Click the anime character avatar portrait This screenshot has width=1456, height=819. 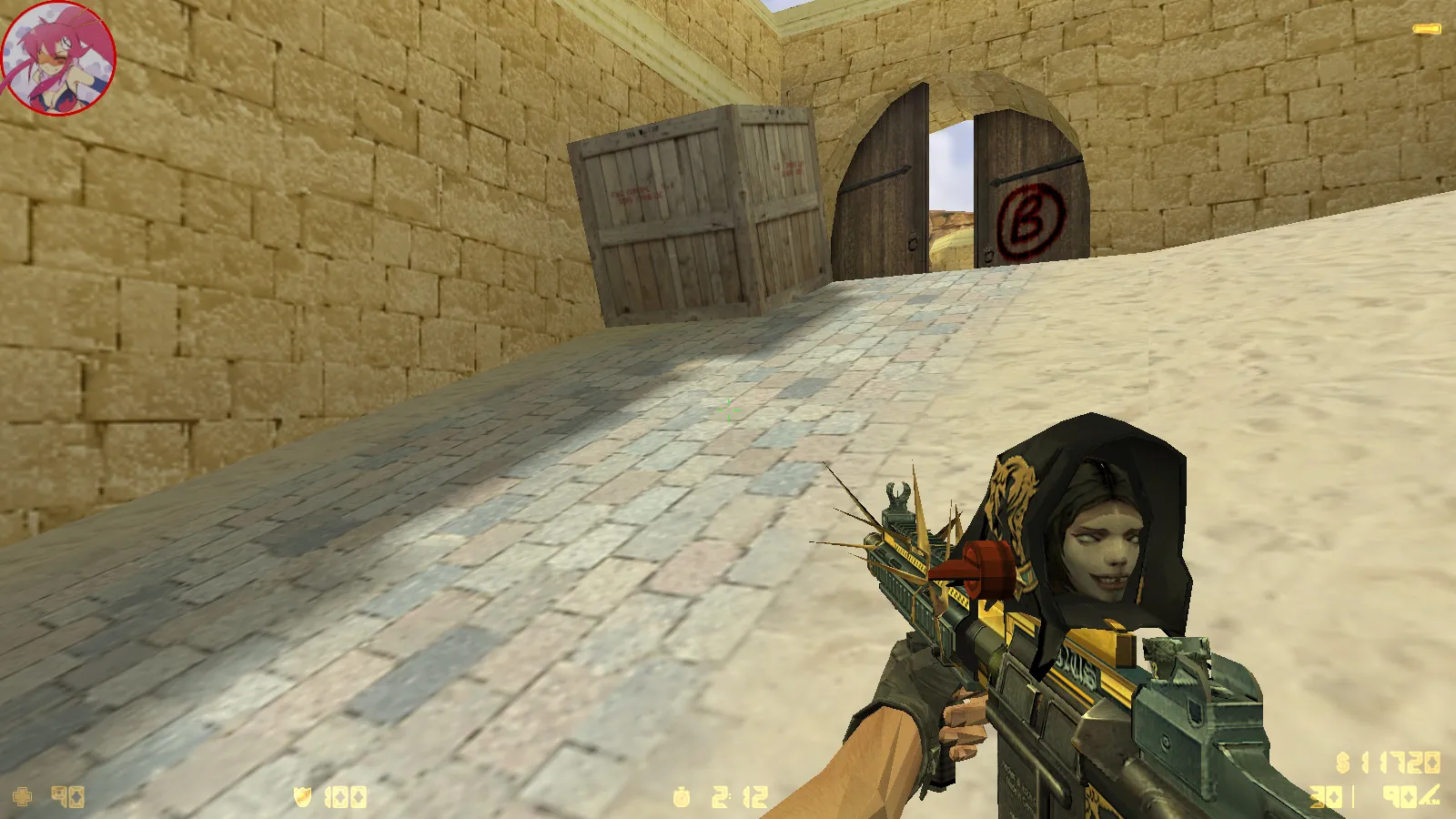pyautogui.click(x=58, y=58)
